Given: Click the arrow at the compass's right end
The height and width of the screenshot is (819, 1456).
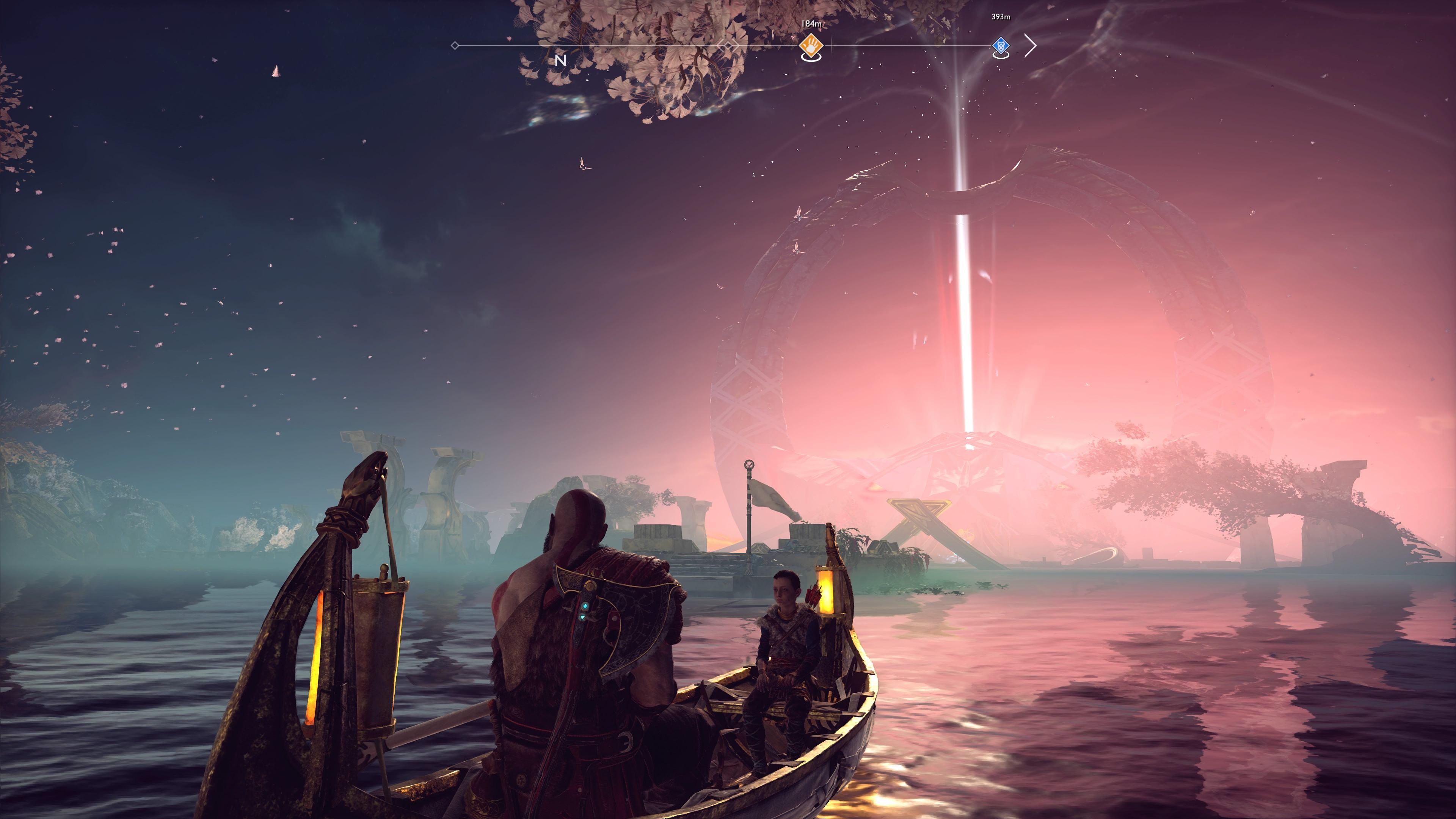Looking at the screenshot, I should (1031, 46).
